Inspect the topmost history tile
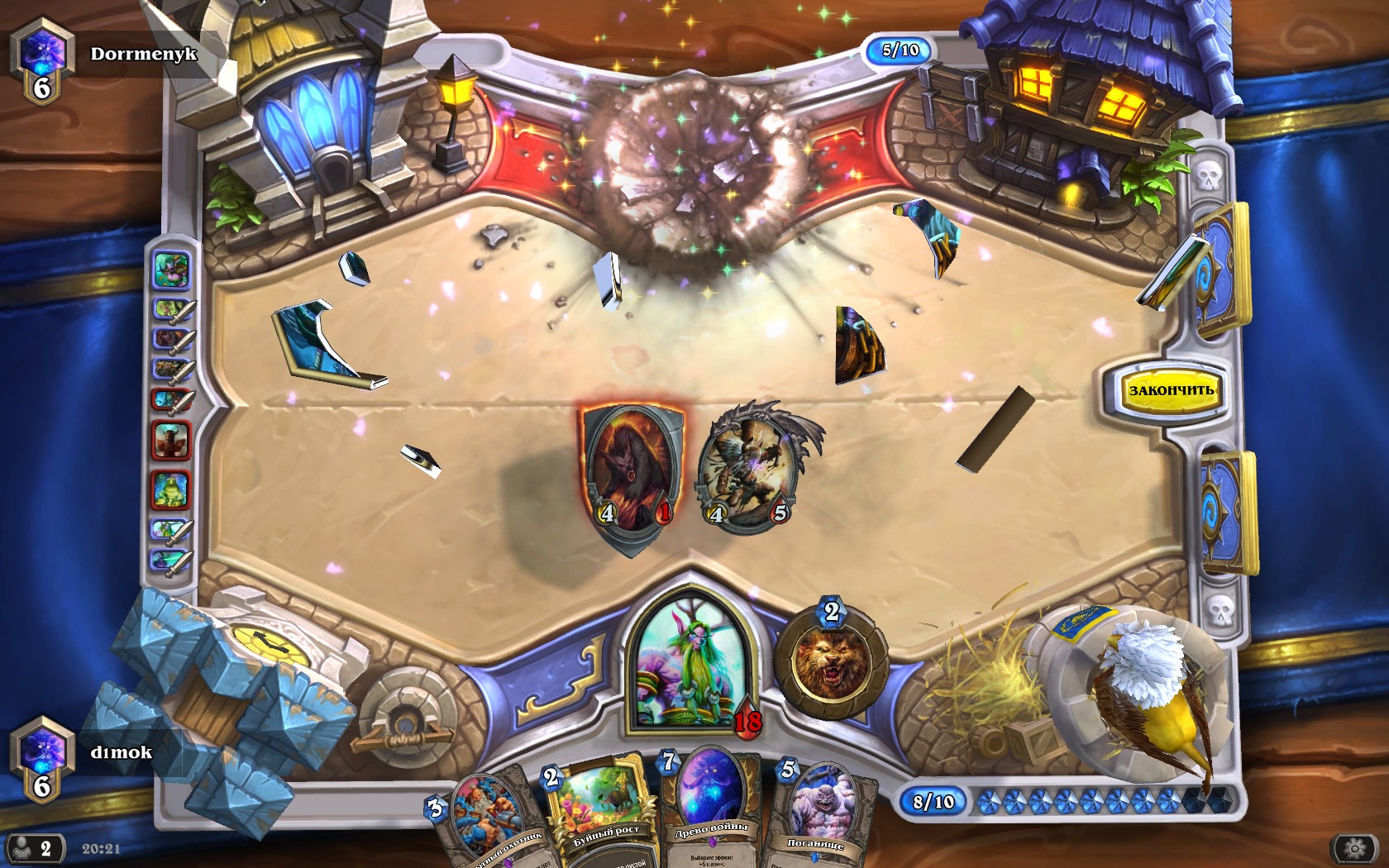1389x868 pixels. (x=171, y=269)
